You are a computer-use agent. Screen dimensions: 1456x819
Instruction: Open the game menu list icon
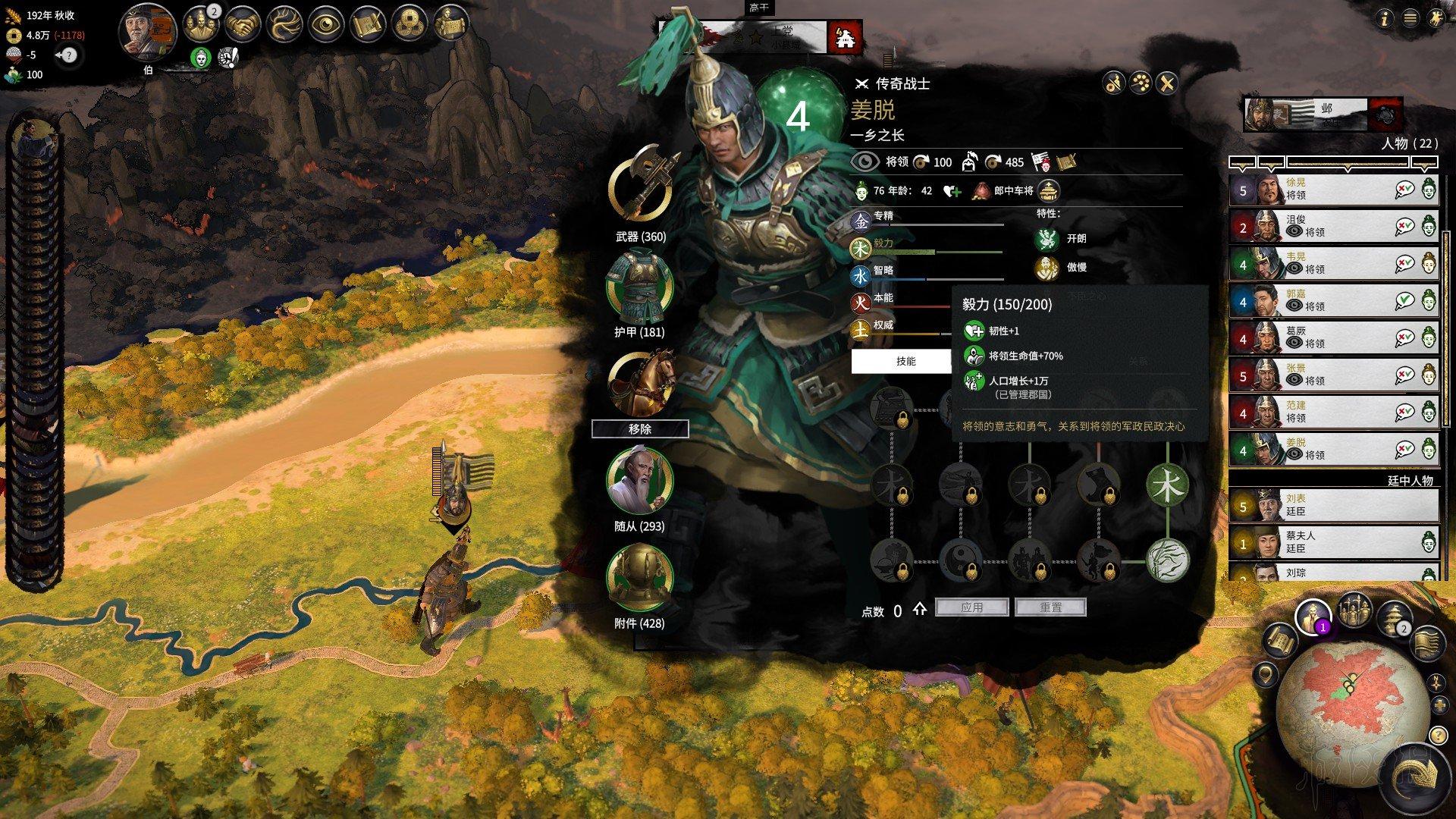1410,19
